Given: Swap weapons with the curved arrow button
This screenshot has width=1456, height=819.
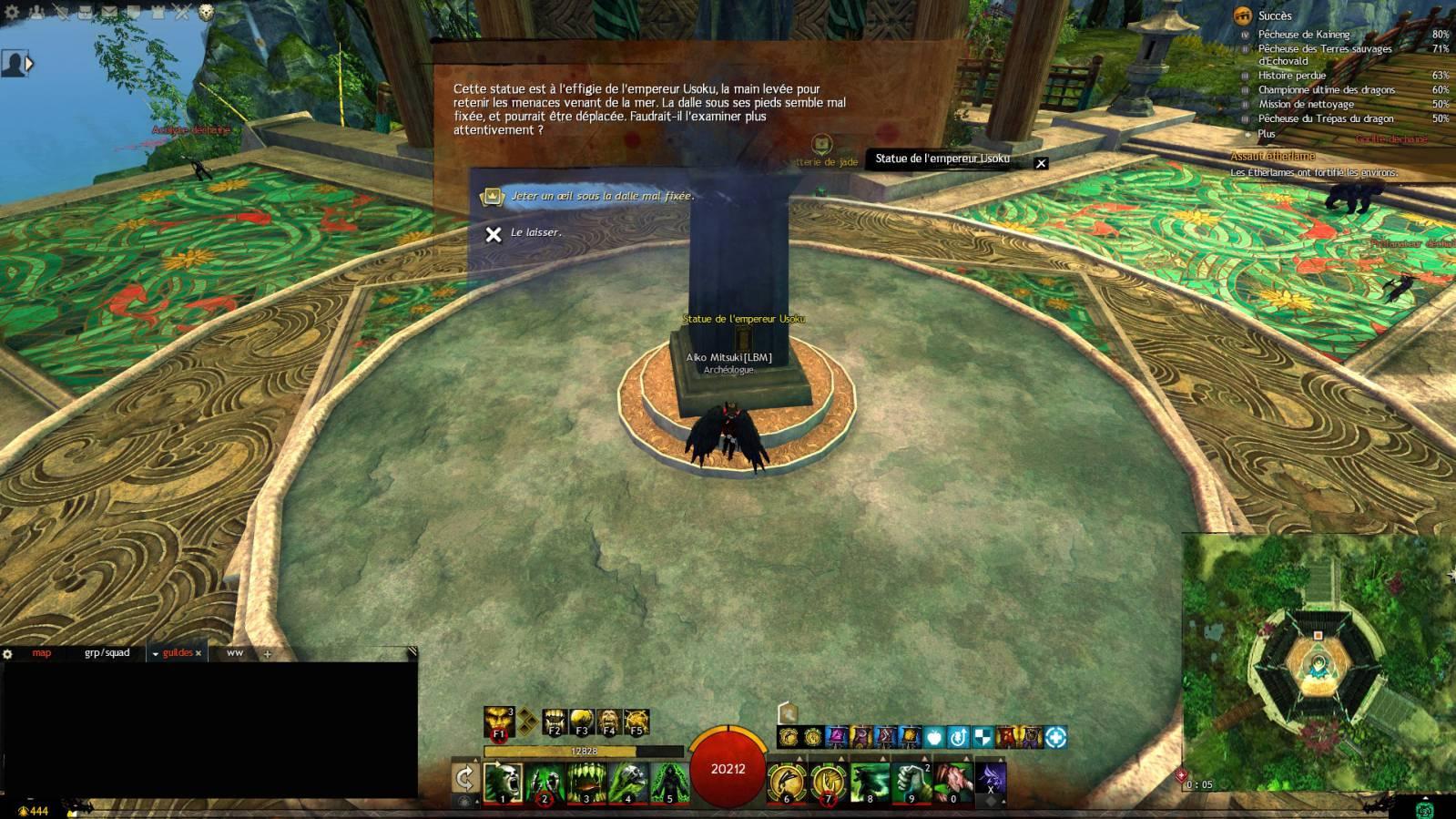Looking at the screenshot, I should (x=464, y=778).
